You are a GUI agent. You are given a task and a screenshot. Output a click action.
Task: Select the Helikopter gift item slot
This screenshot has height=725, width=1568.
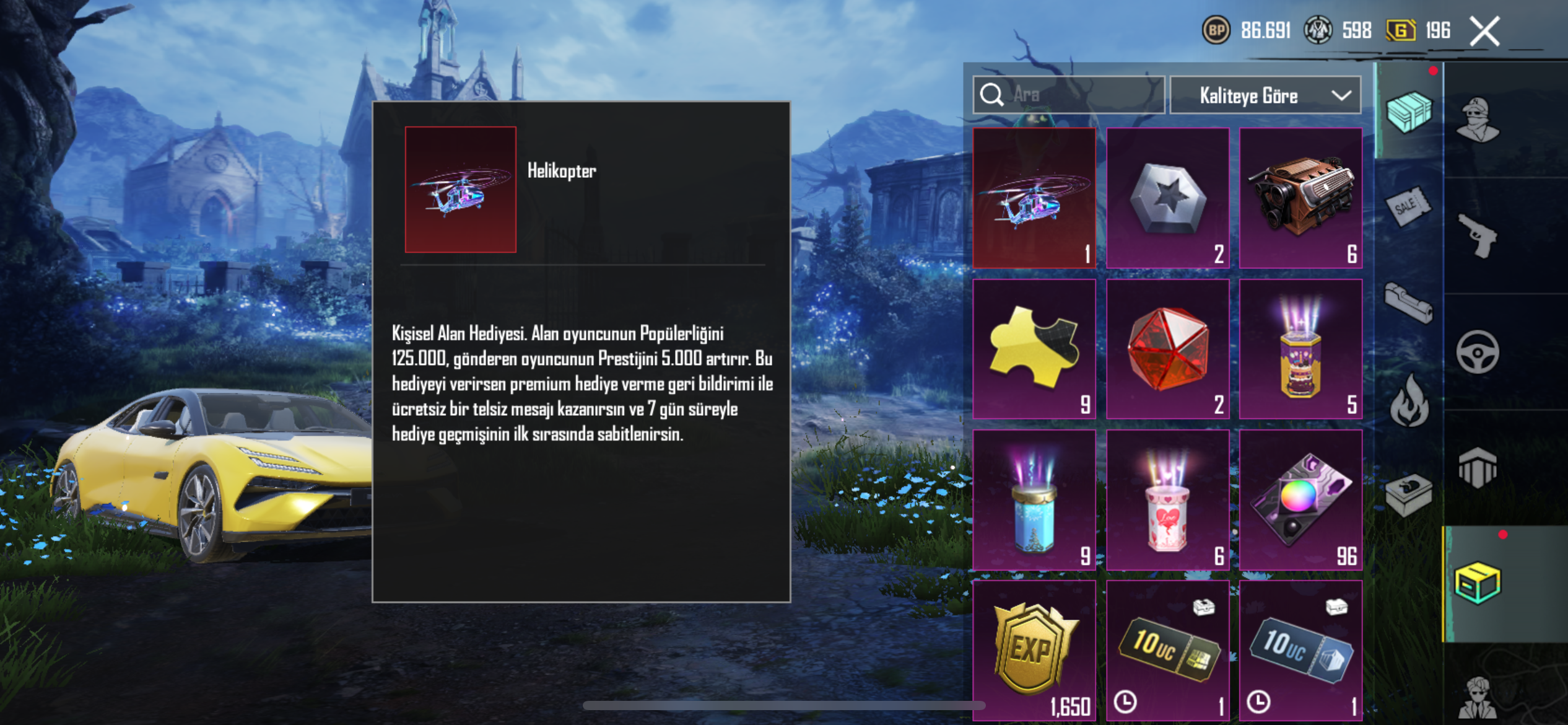click(1034, 198)
